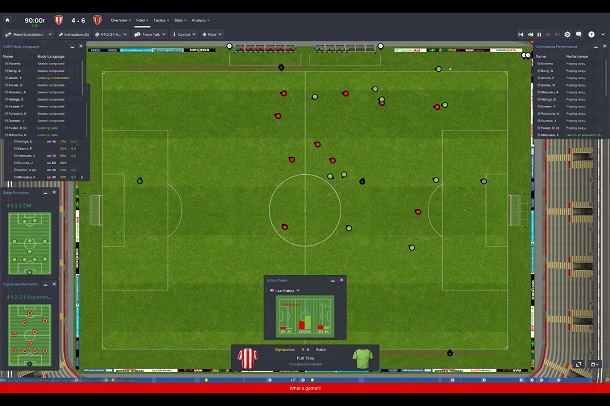The image size is (610, 406).
Task: Skip back to start of highlight
Action: [x=518, y=34]
